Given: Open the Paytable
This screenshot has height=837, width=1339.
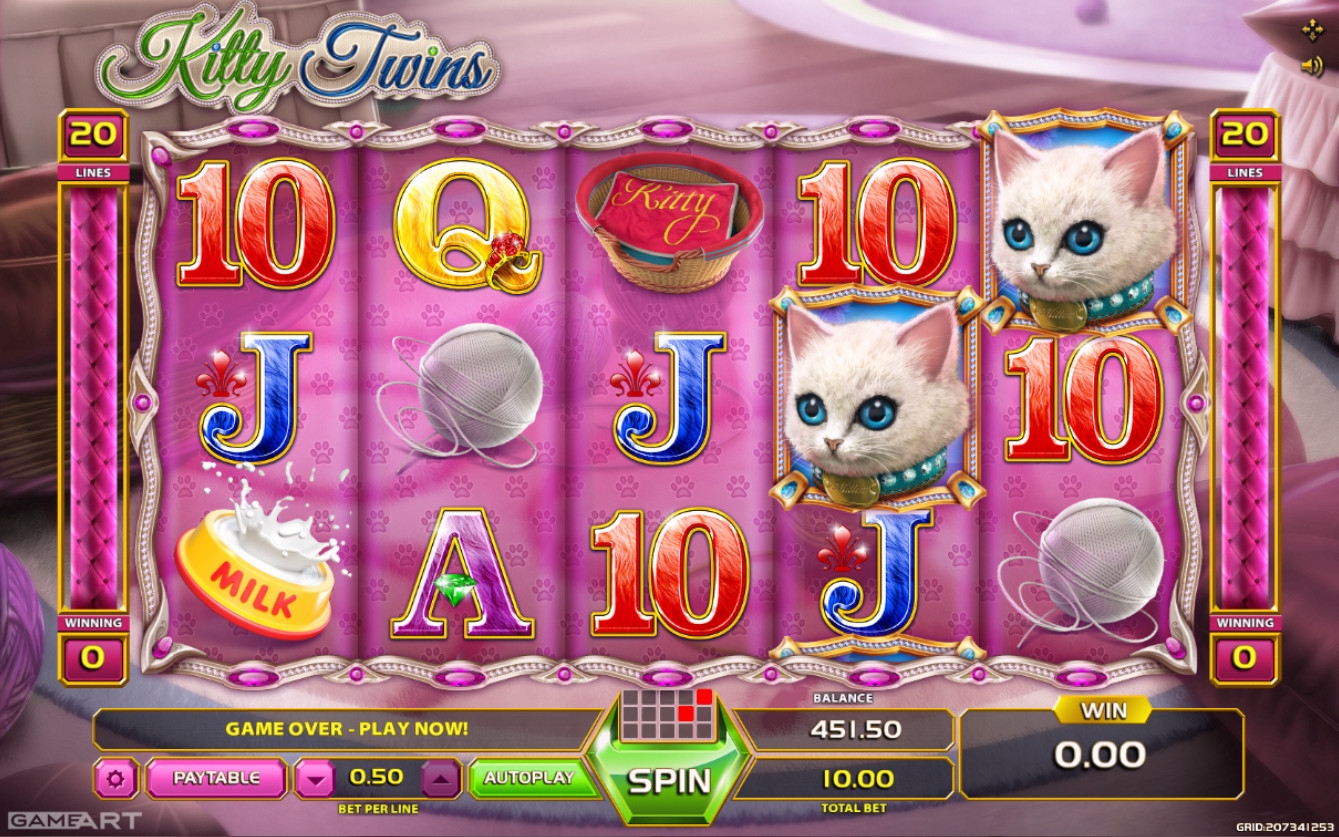Looking at the screenshot, I should pos(216,777).
